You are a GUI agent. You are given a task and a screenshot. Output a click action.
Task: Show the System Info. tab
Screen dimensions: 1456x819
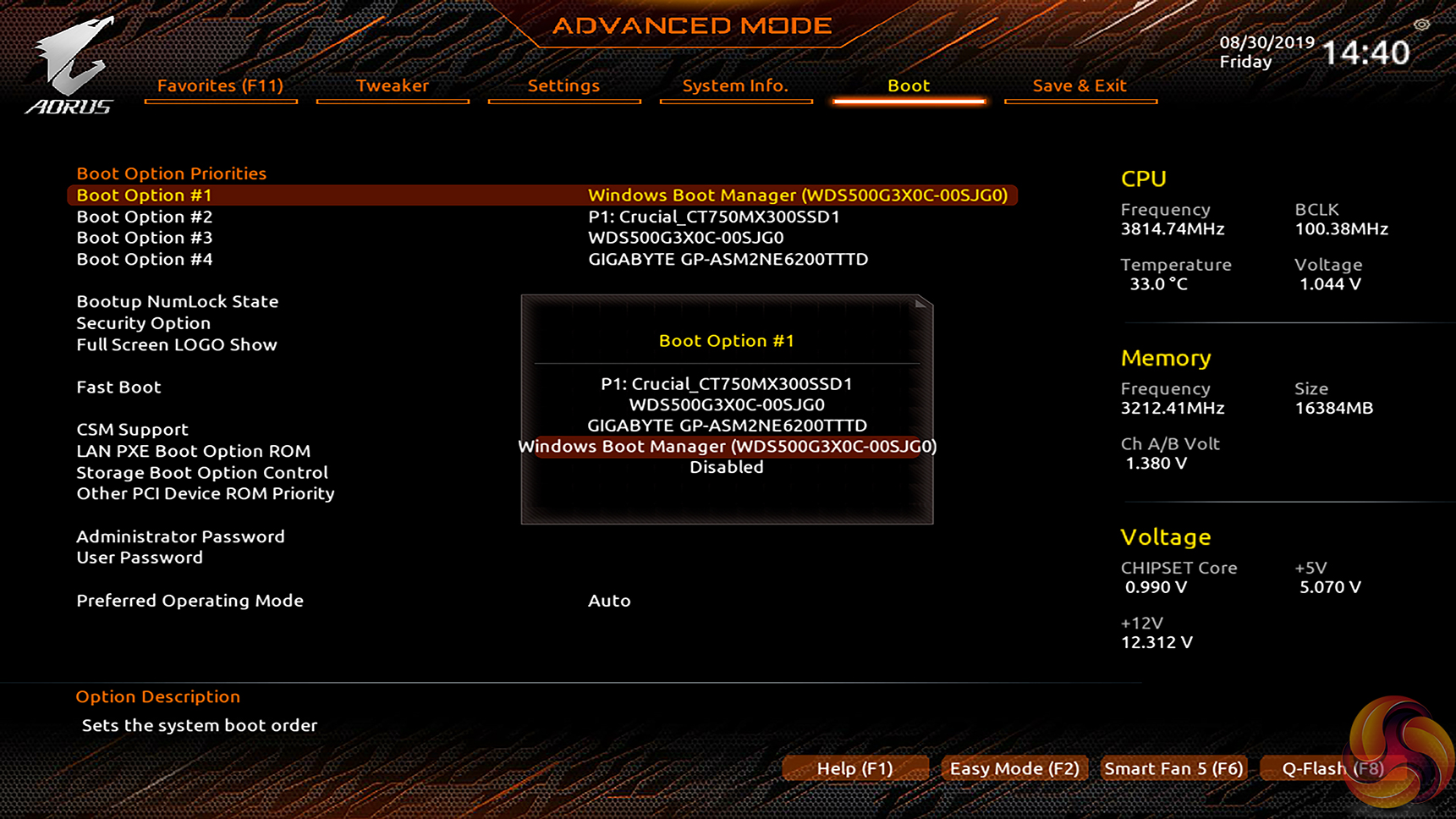click(735, 85)
